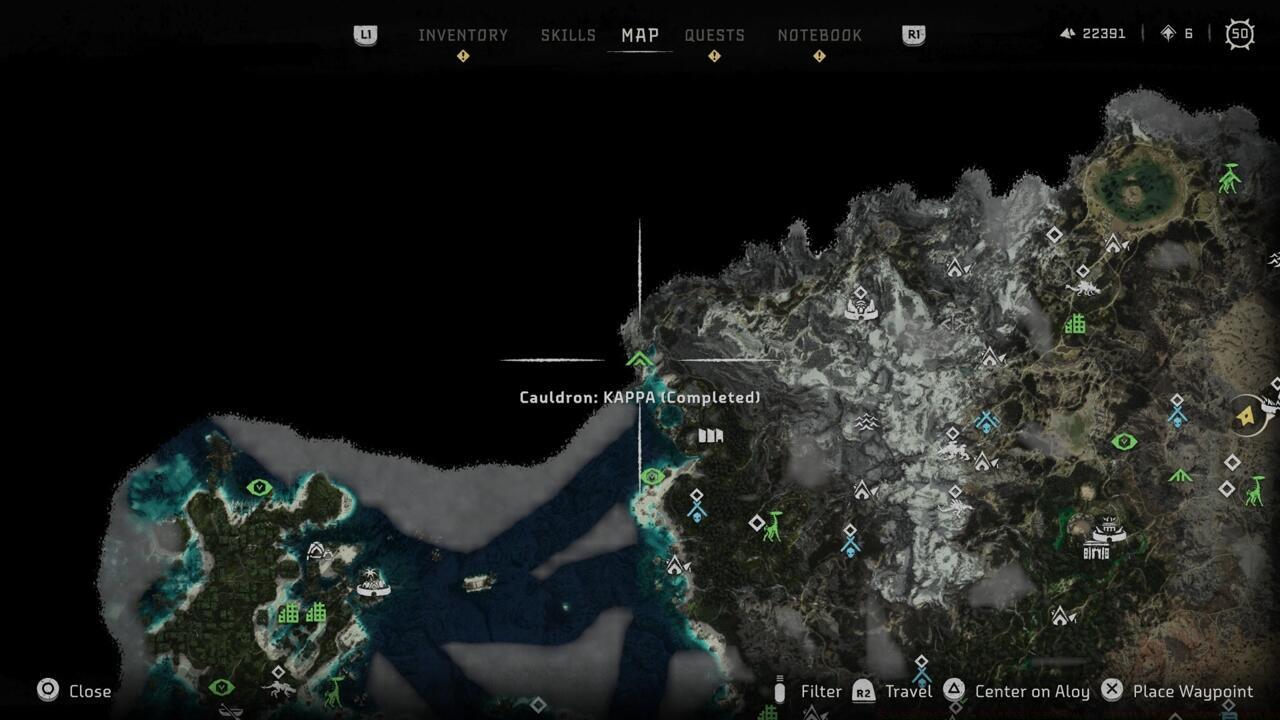Switch to the Notebook tab
The image size is (1280, 720).
[x=821, y=34]
